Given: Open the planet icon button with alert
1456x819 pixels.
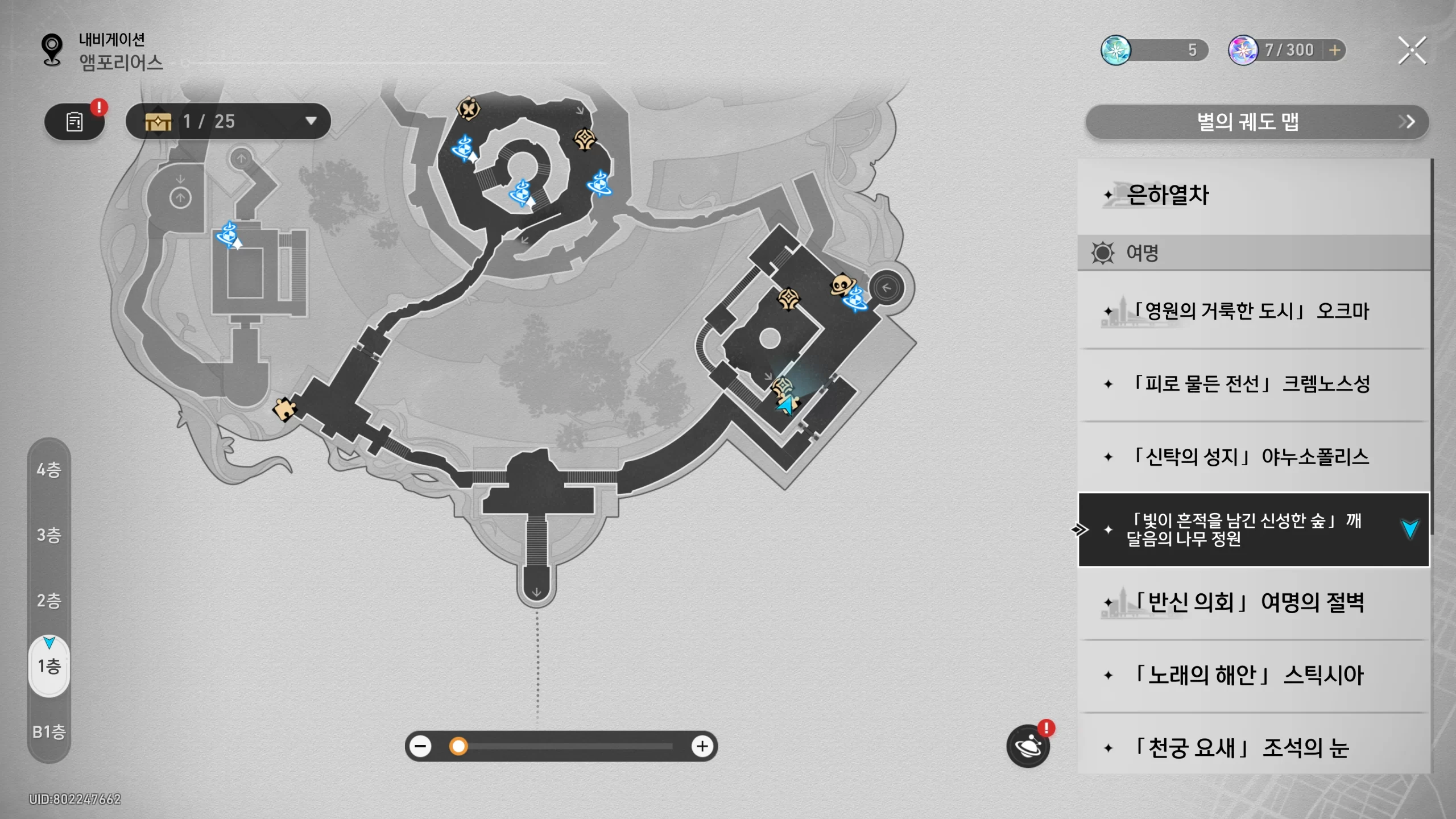Looking at the screenshot, I should pos(1028,746).
